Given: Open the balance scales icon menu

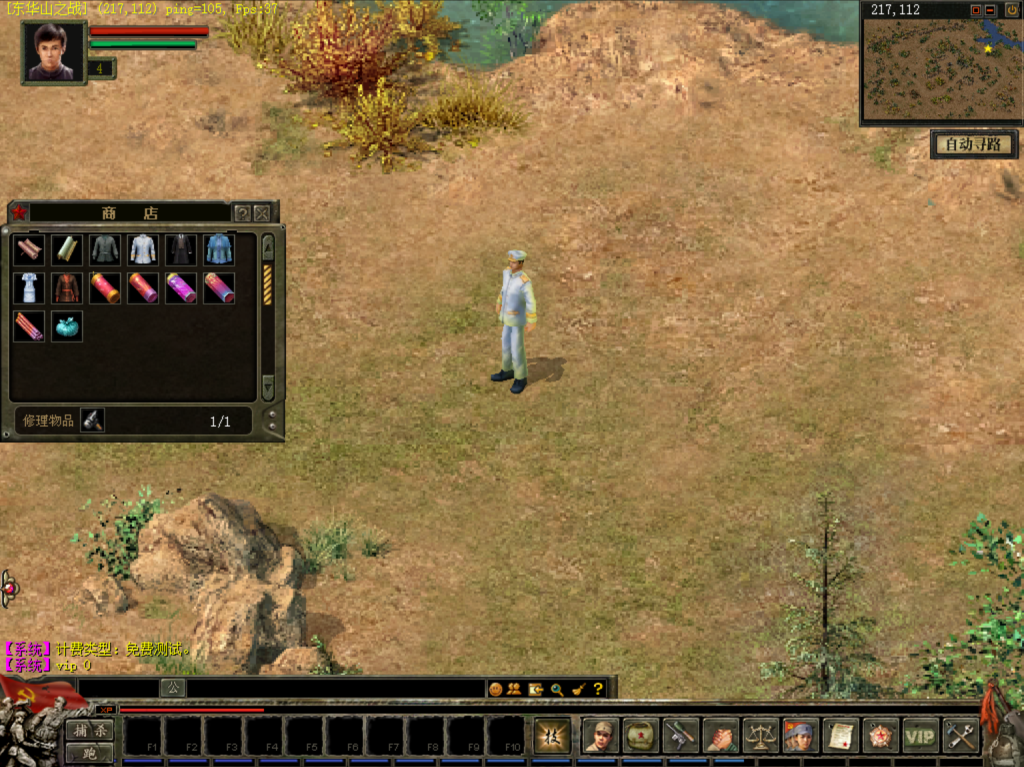Looking at the screenshot, I should click(x=760, y=736).
